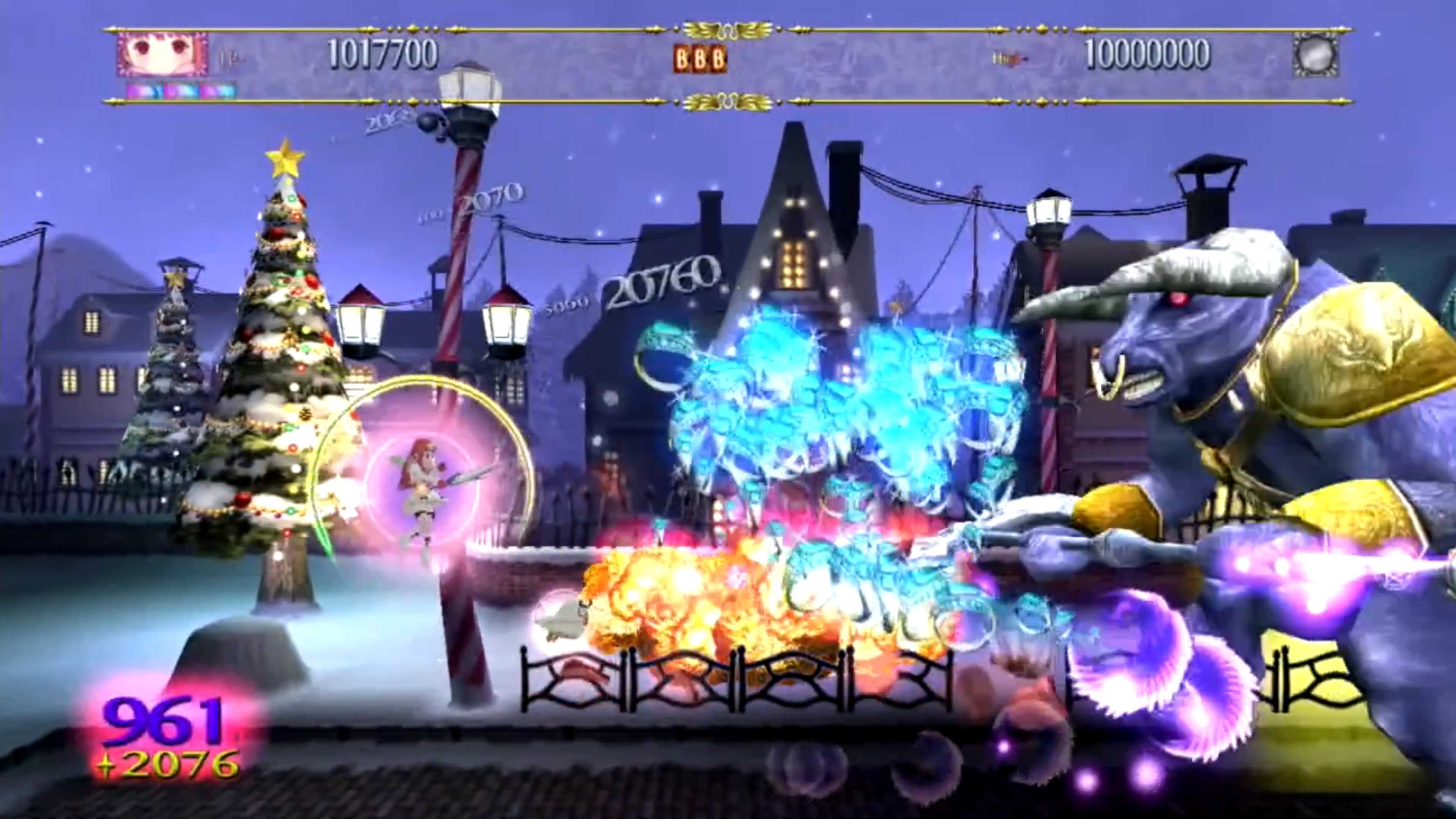Toggle the rightmost magic gem in the gauge
The height and width of the screenshot is (819, 1456).
click(220, 91)
